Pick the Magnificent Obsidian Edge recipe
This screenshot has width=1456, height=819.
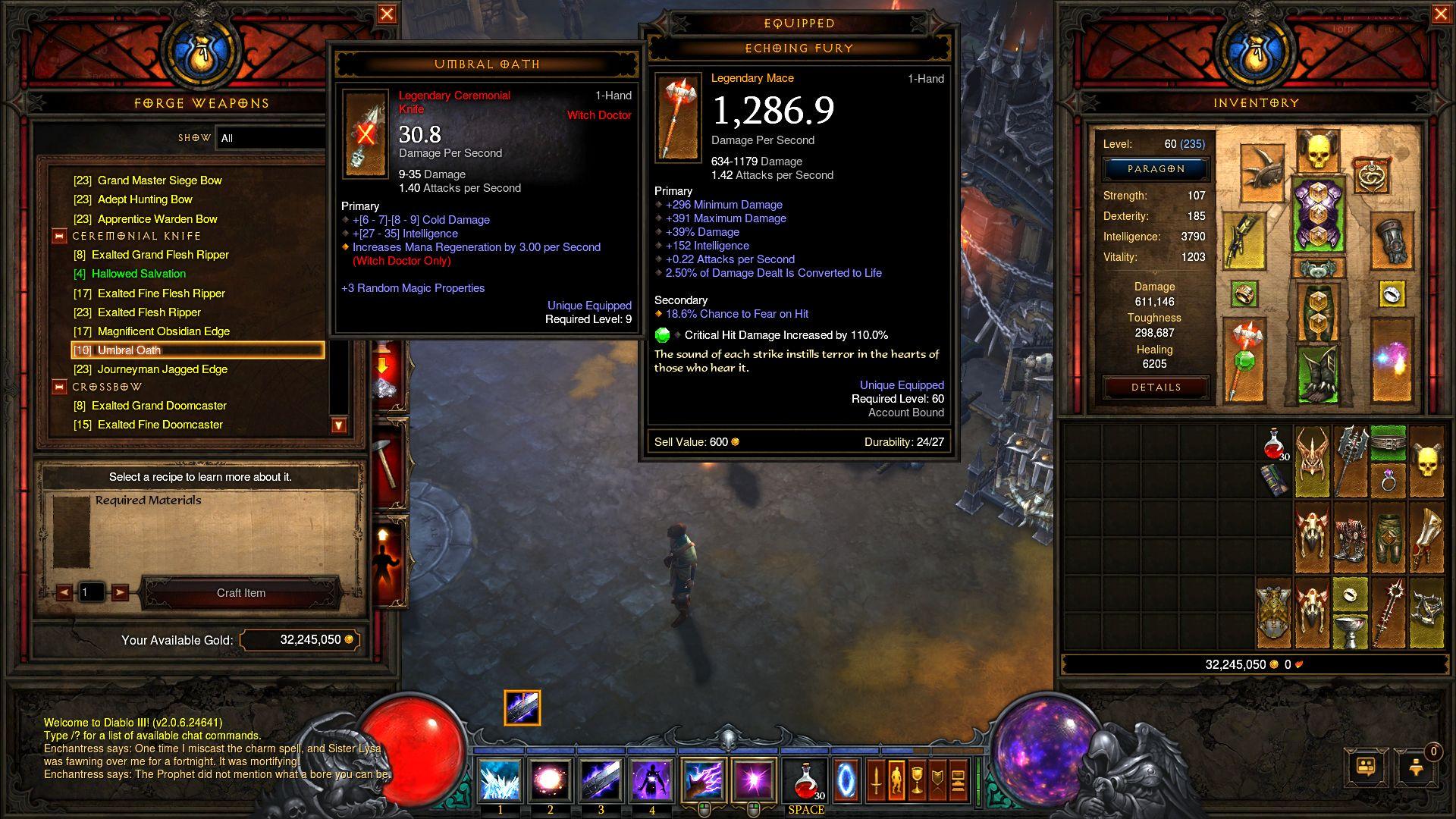click(x=163, y=331)
